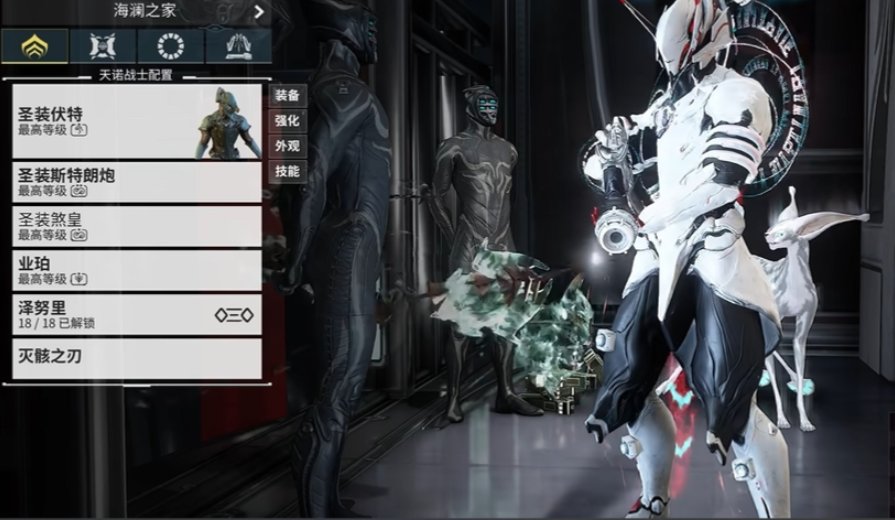This screenshot has width=895, height=520.
Task: Select the 圣装伏特 warframe slot
Action: click(x=136, y=121)
